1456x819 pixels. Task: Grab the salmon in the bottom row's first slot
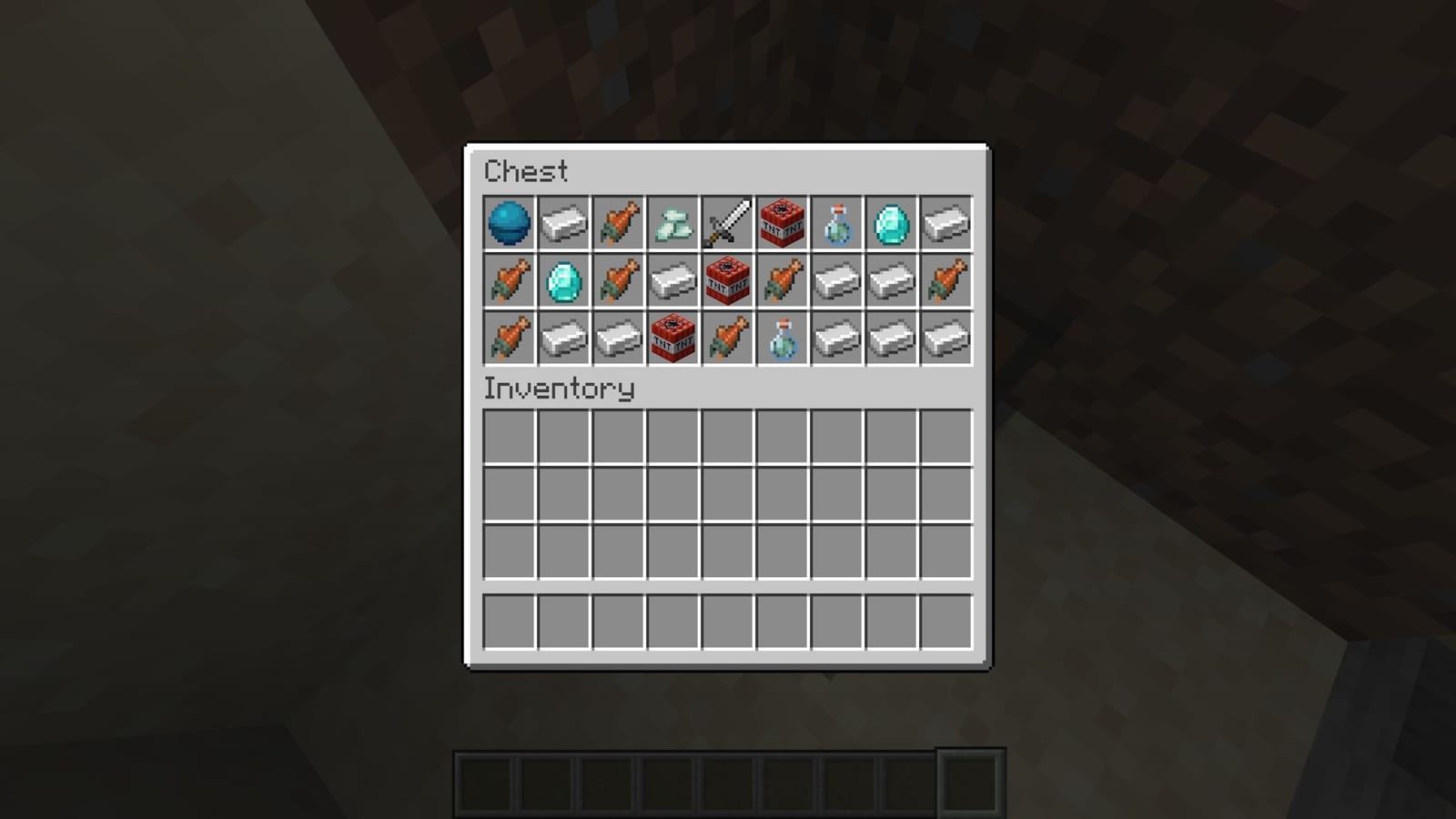pyautogui.click(x=507, y=337)
